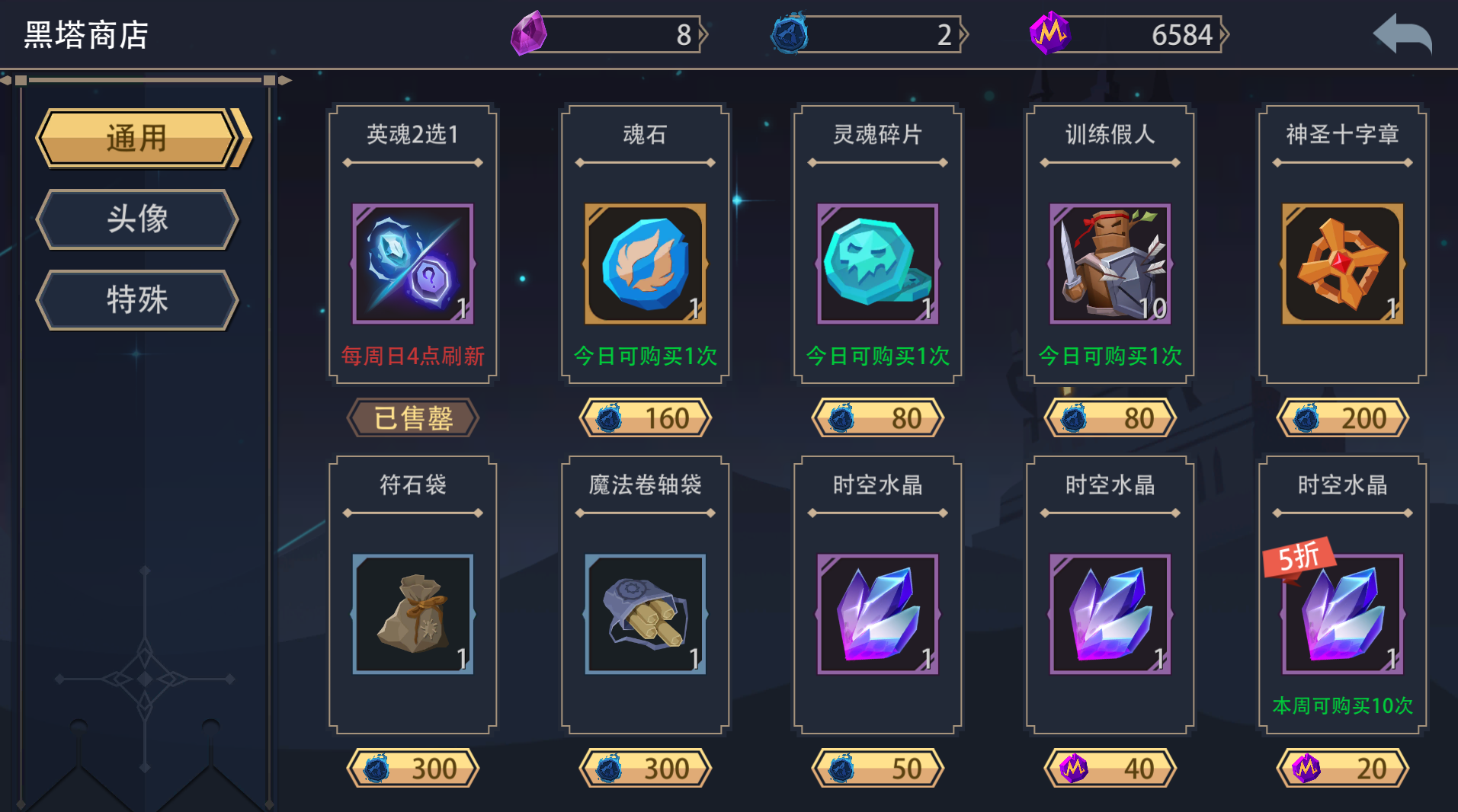Click the purple gem currency icon
1458x812 pixels.
[x=527, y=34]
